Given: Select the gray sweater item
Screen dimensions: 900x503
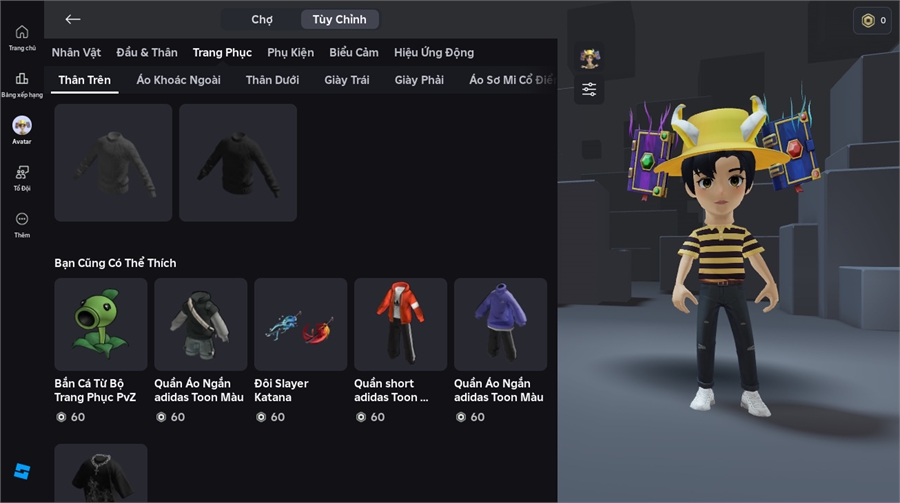Looking at the screenshot, I should pyautogui.click(x=113, y=162).
